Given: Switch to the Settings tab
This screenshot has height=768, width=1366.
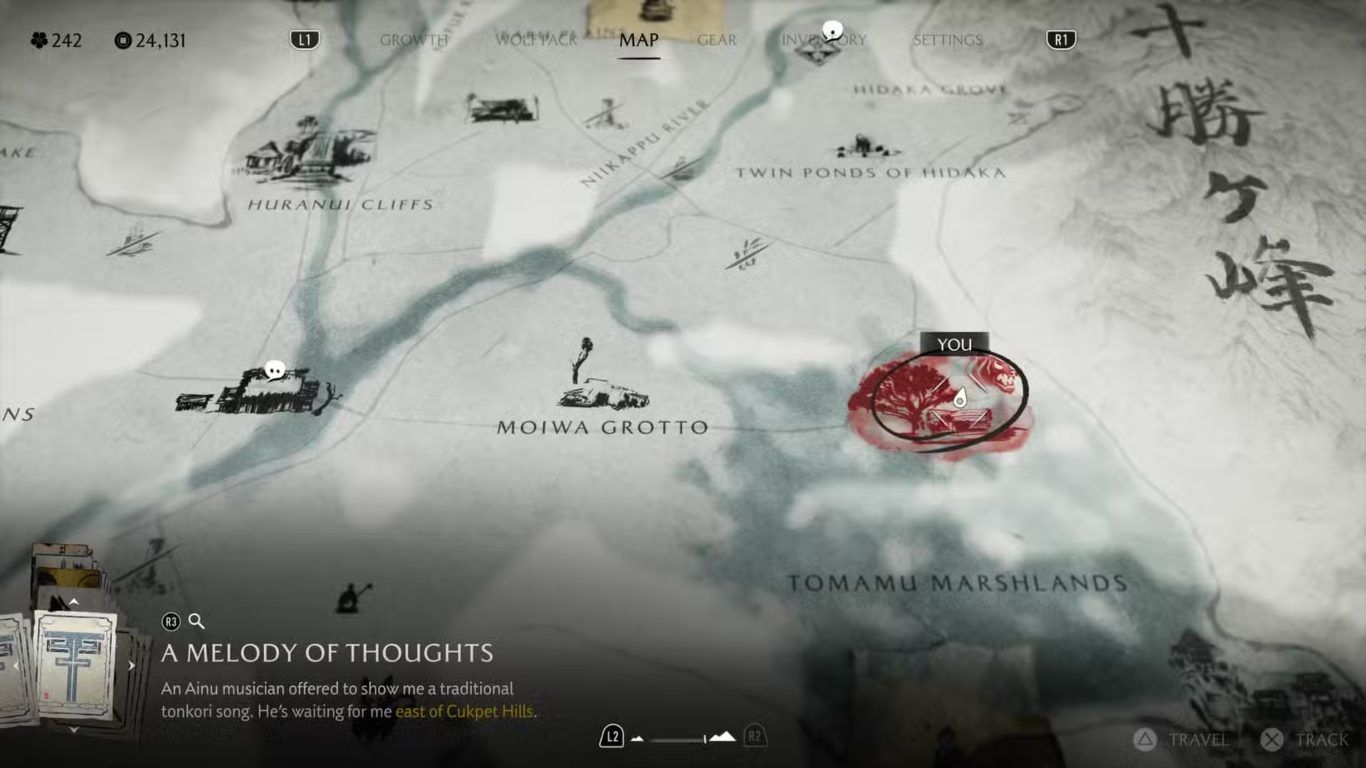Looking at the screenshot, I should [x=947, y=40].
